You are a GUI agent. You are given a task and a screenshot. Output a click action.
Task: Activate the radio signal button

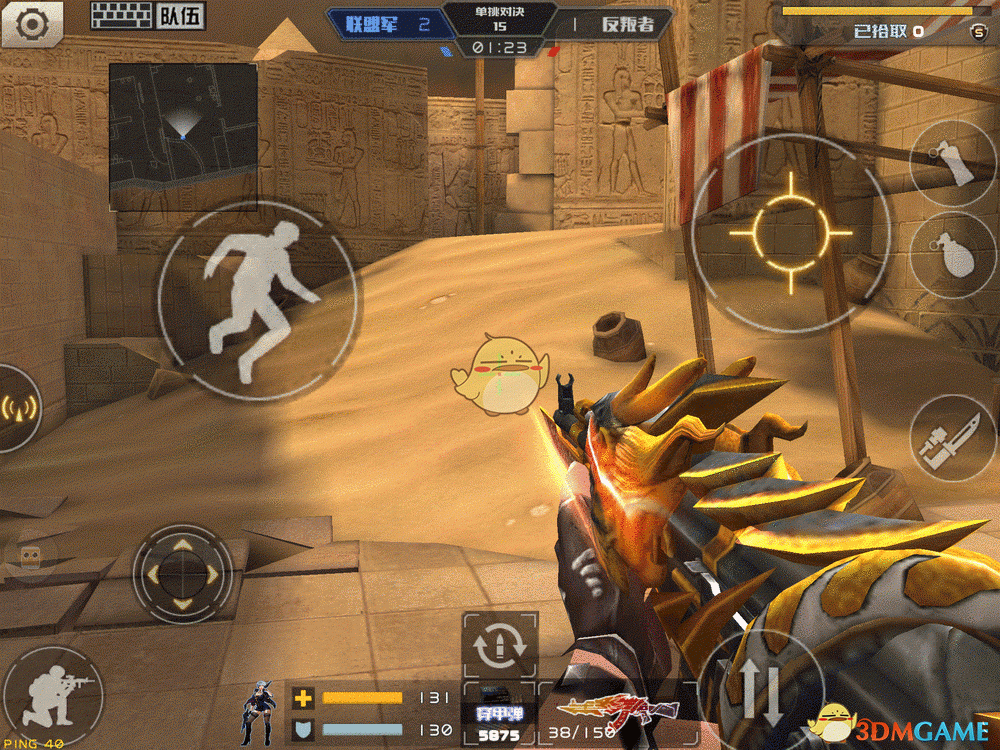tap(18, 407)
